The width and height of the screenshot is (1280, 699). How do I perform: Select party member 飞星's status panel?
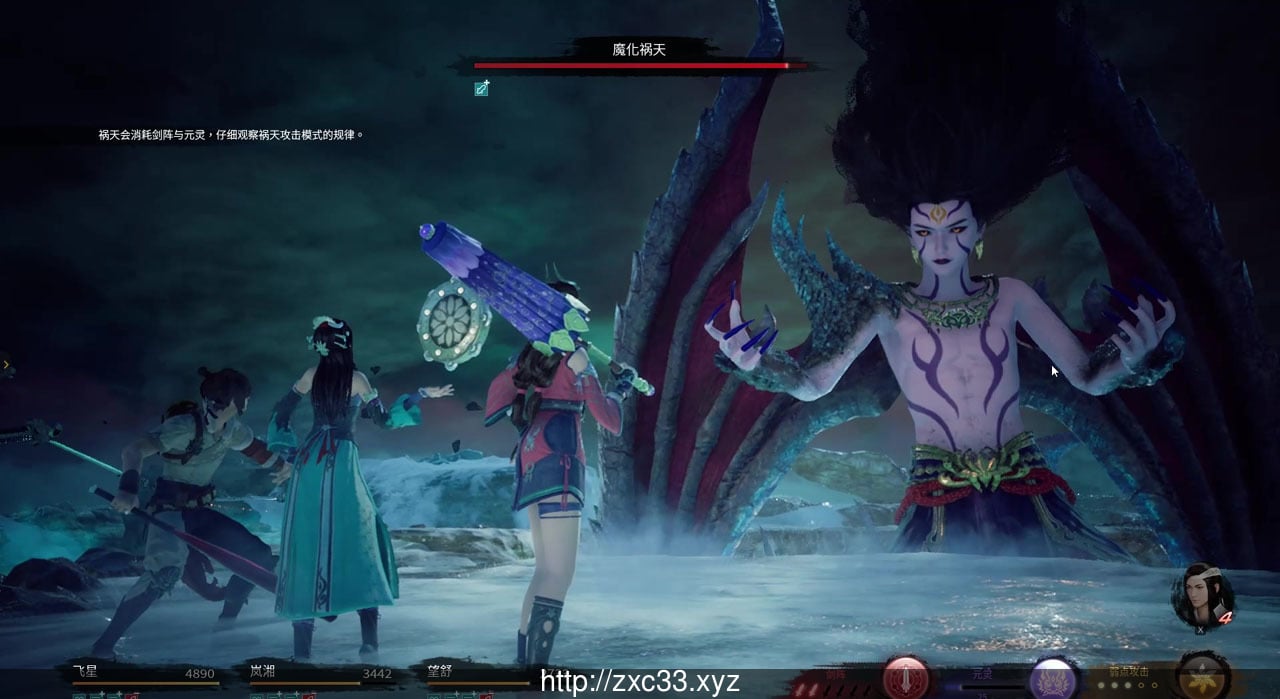[x=143, y=676]
